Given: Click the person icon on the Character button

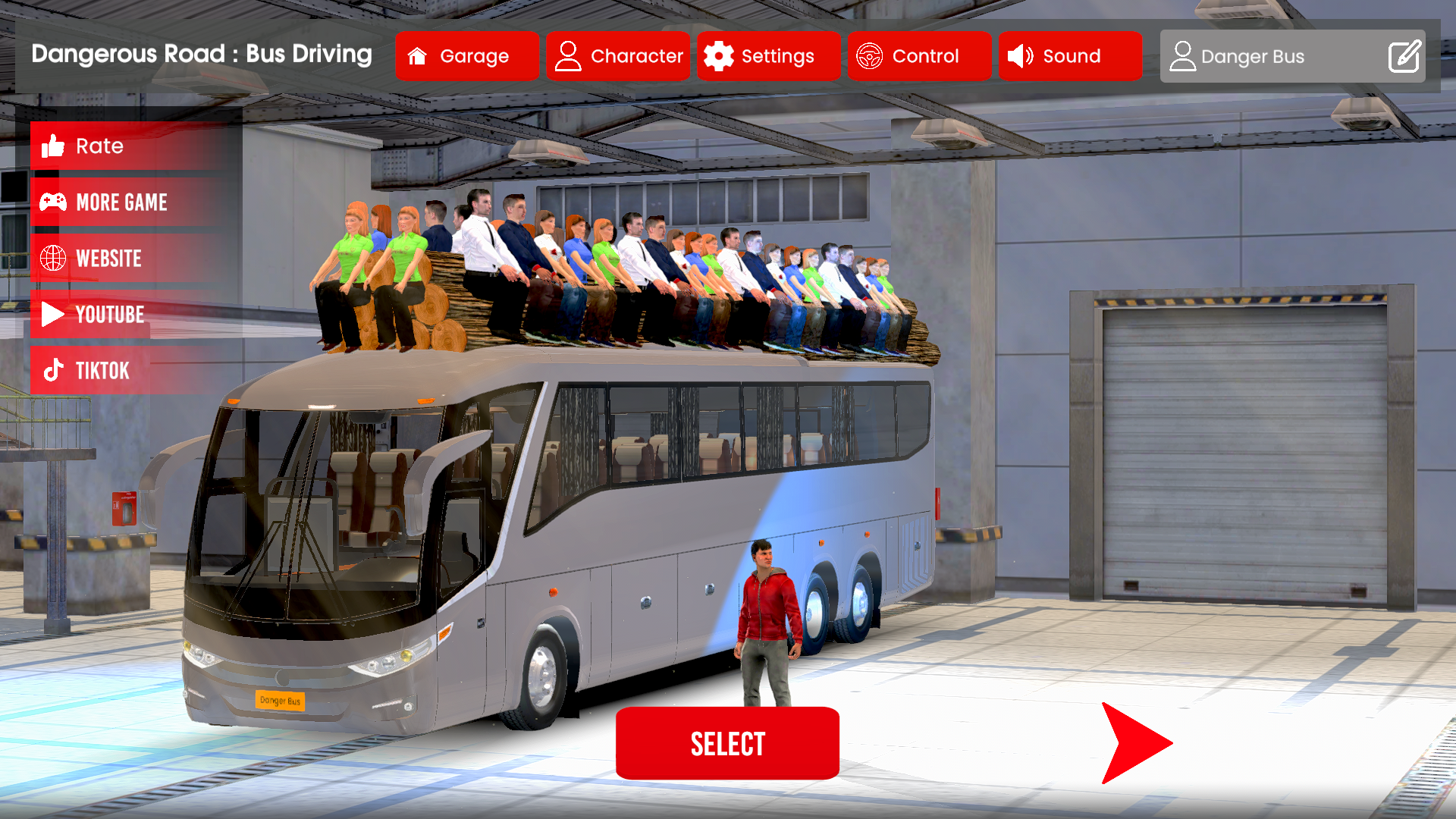Looking at the screenshot, I should pos(567,55).
